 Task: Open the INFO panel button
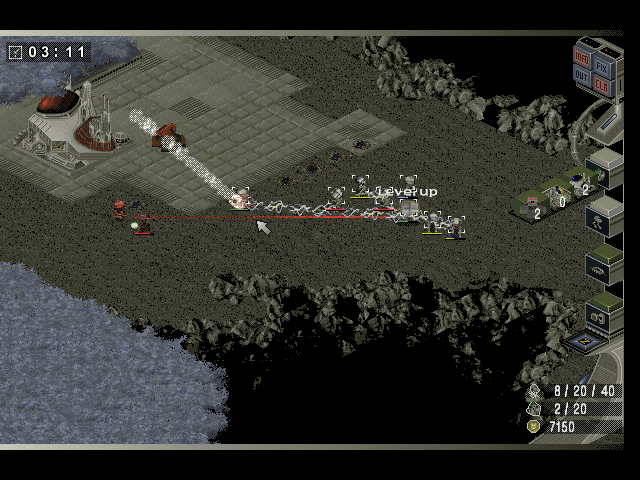click(x=582, y=57)
